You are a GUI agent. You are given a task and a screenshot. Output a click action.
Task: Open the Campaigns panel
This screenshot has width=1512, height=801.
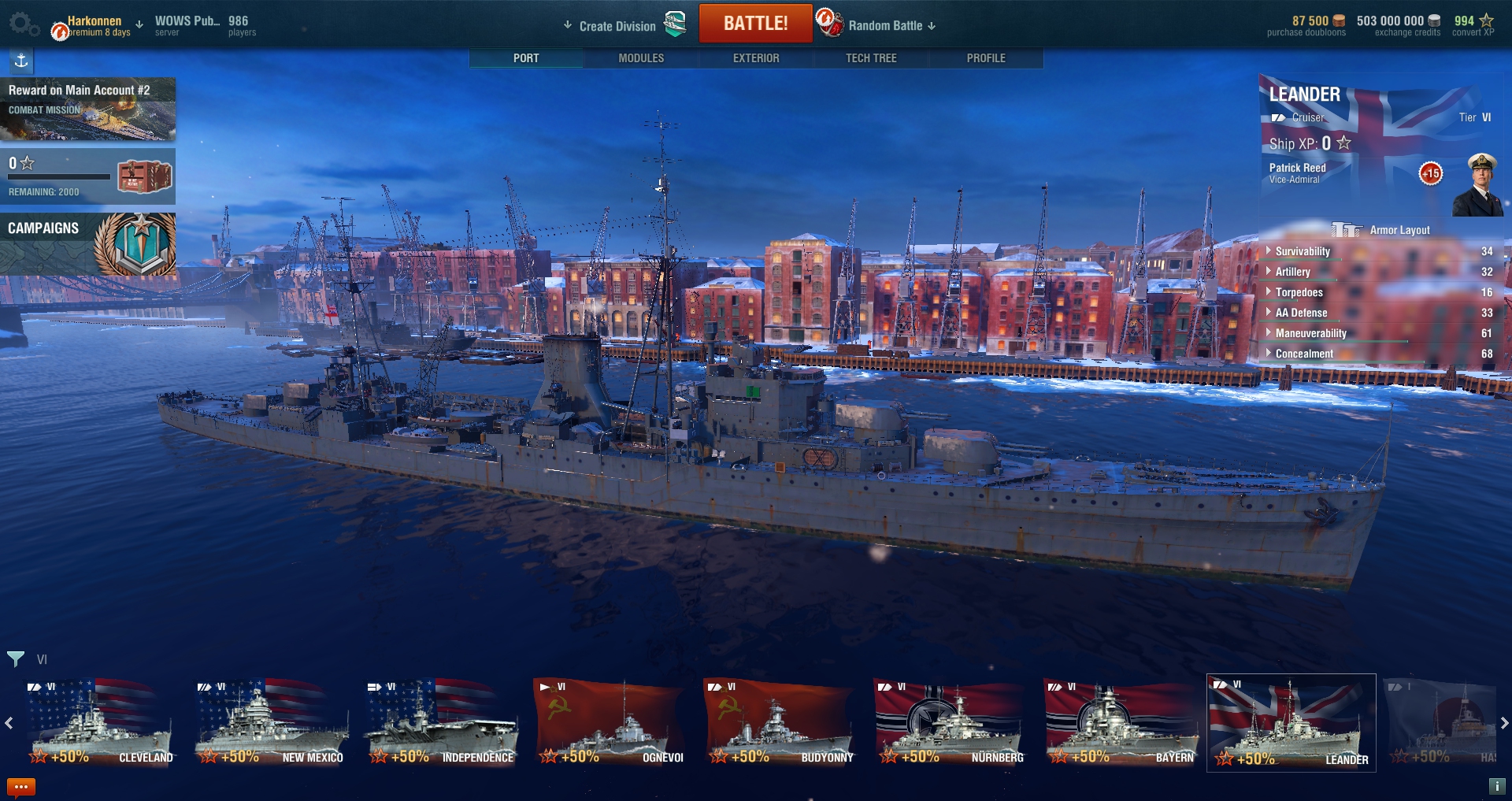pos(87,244)
